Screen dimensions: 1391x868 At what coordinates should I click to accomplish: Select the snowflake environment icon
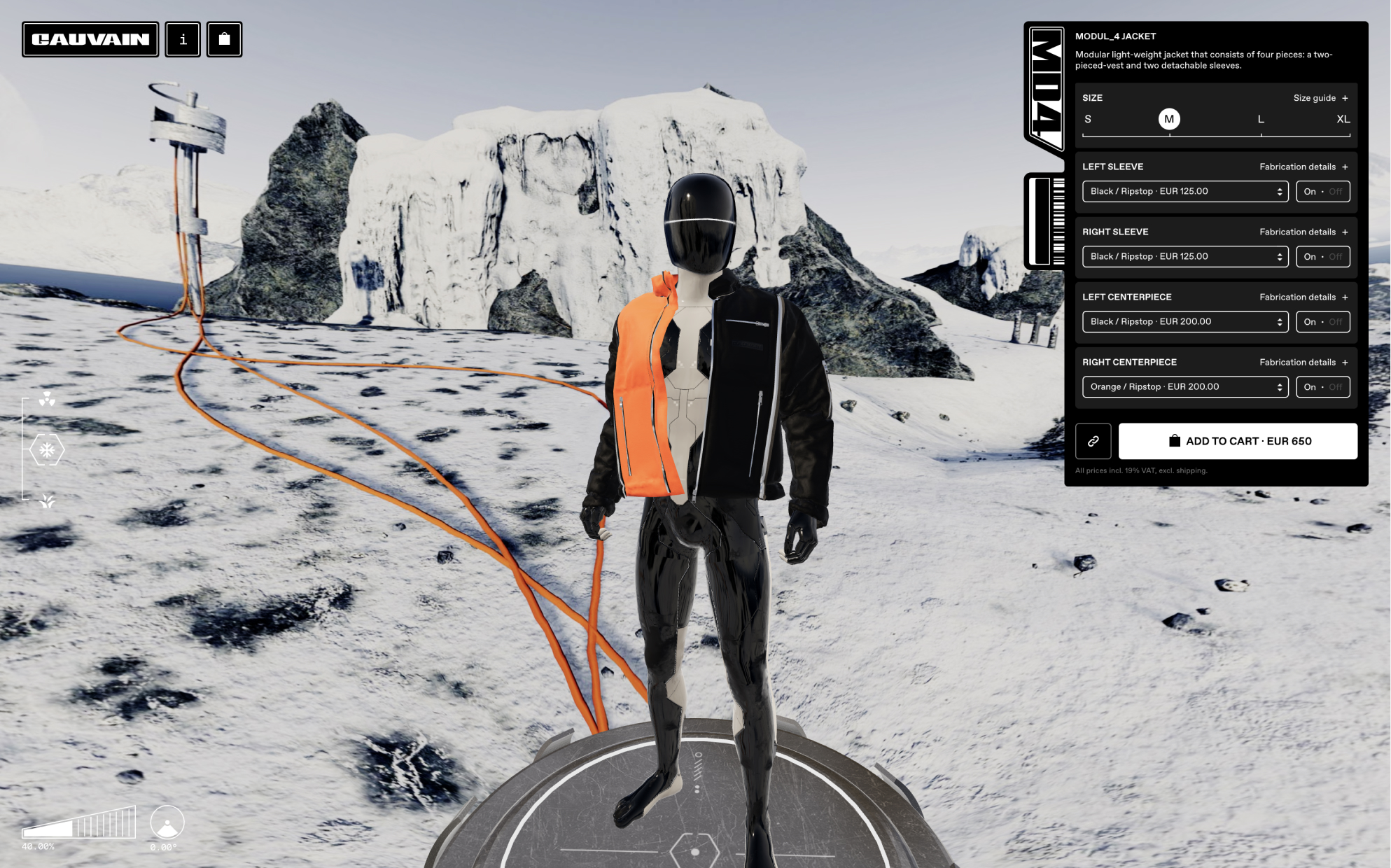(x=47, y=450)
